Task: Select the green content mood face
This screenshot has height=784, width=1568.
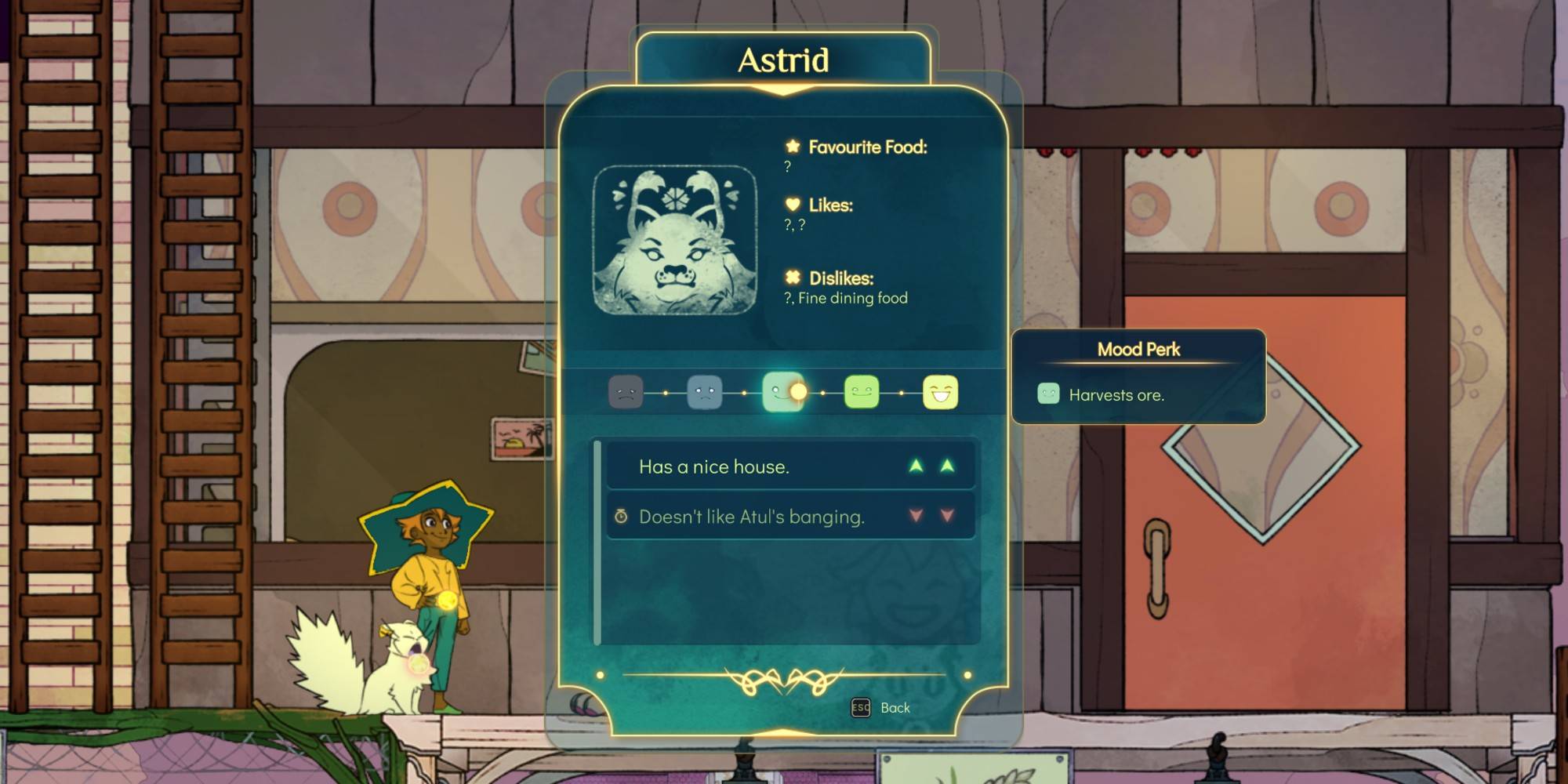Action: pyautogui.click(x=862, y=392)
